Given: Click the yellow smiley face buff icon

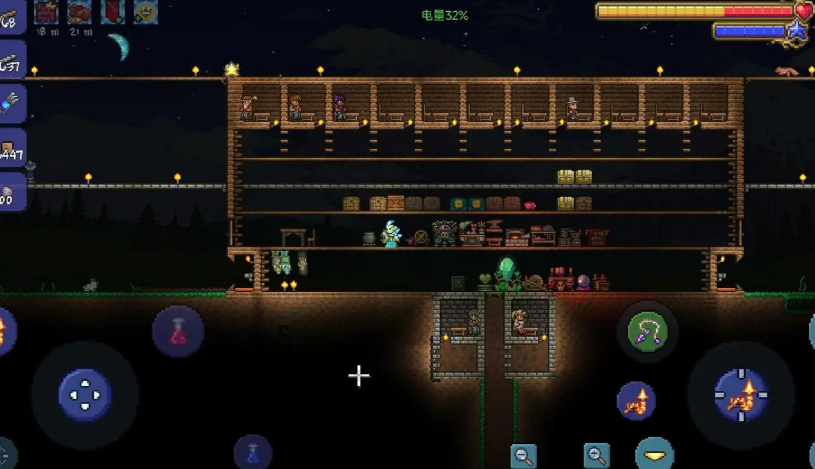Looking at the screenshot, I should (146, 12).
